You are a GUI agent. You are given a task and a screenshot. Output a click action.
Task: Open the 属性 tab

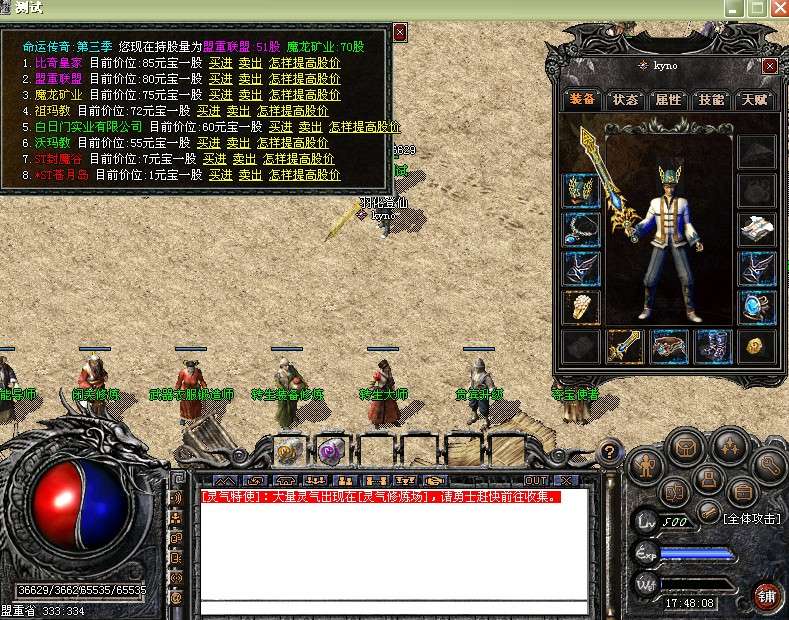[668, 100]
